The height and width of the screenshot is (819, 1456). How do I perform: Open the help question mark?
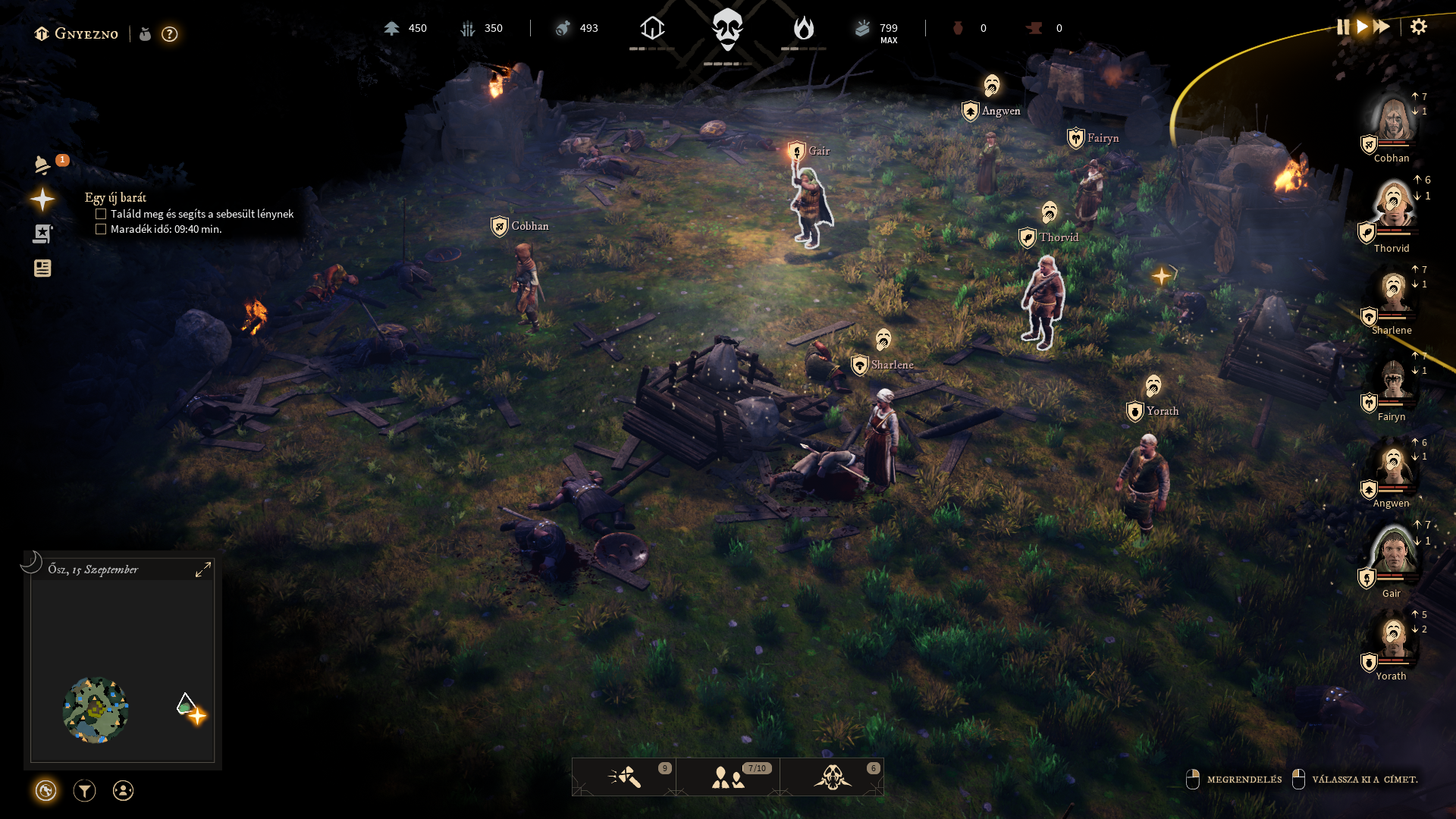pos(170,34)
